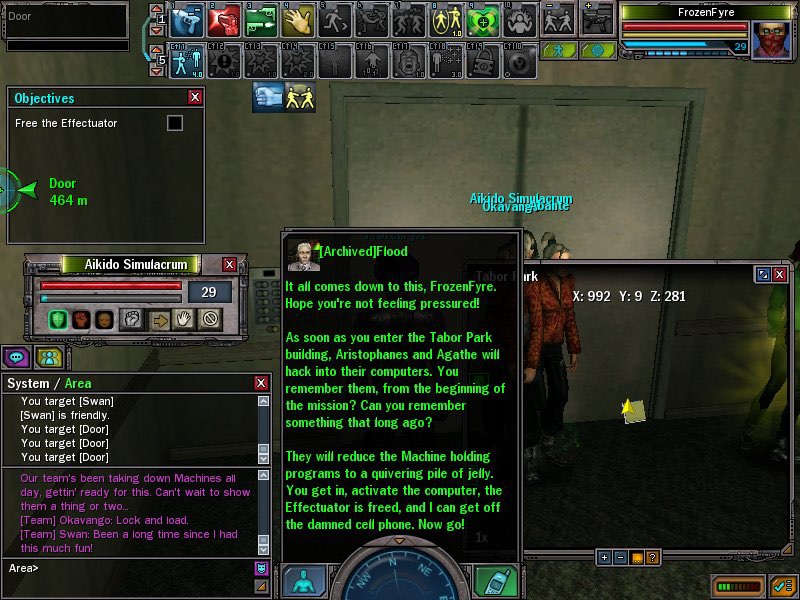Close the Objectives panel
Screen dimensions: 800x600
point(195,98)
